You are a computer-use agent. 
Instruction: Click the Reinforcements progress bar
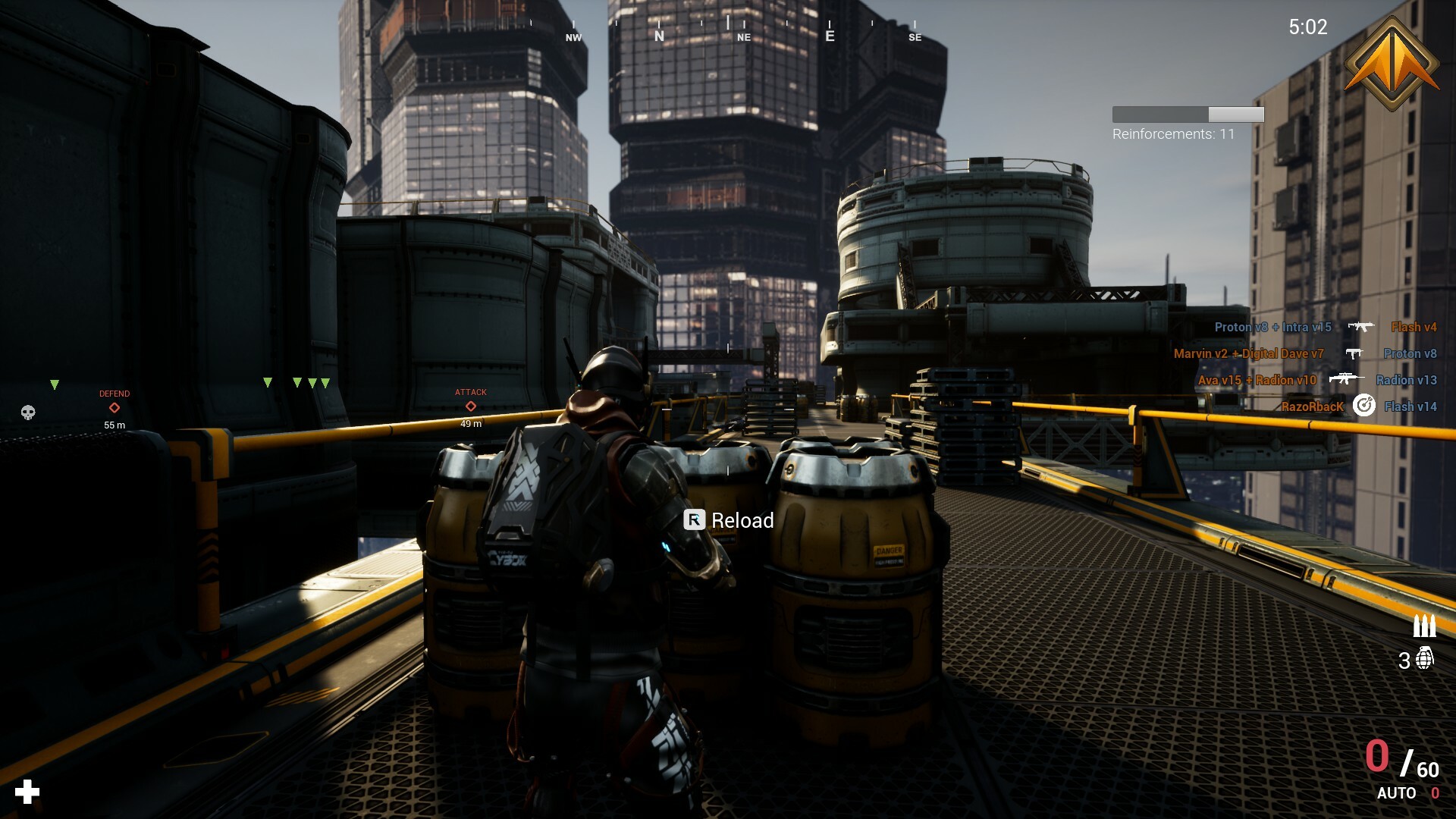pyautogui.click(x=1187, y=114)
